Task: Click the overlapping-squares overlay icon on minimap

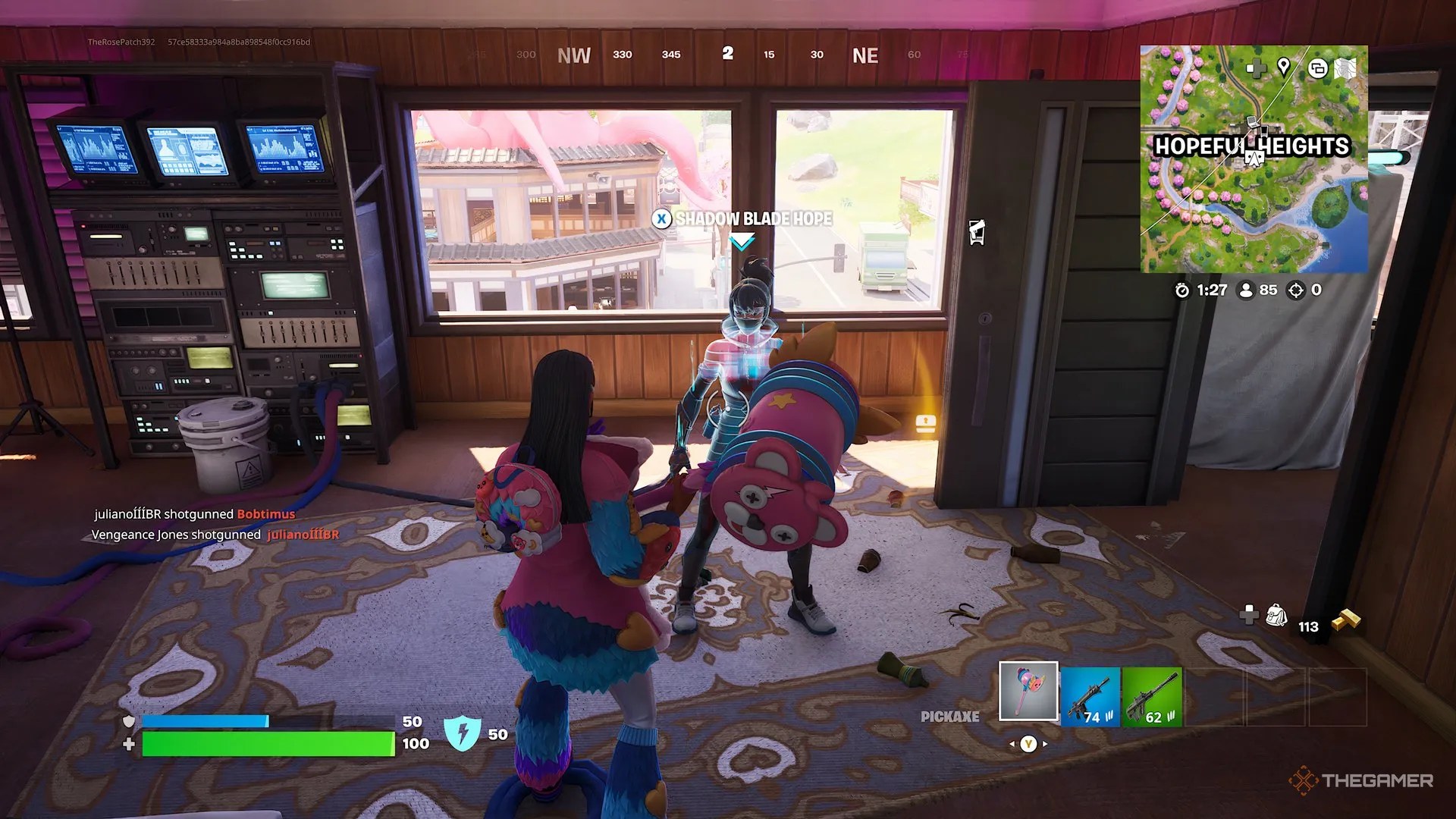Action: click(x=1318, y=67)
